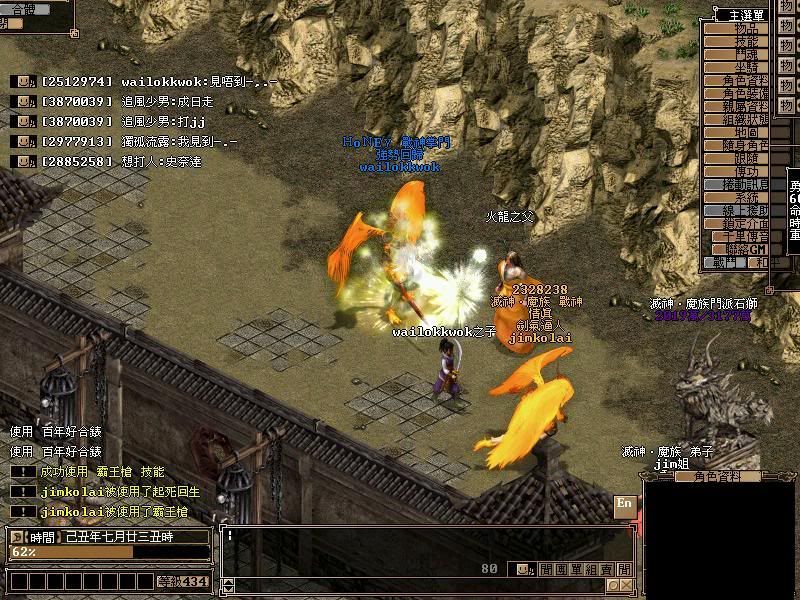The image size is (800, 600).
Task: Open the 物品 items menu entry
Action: (745, 28)
